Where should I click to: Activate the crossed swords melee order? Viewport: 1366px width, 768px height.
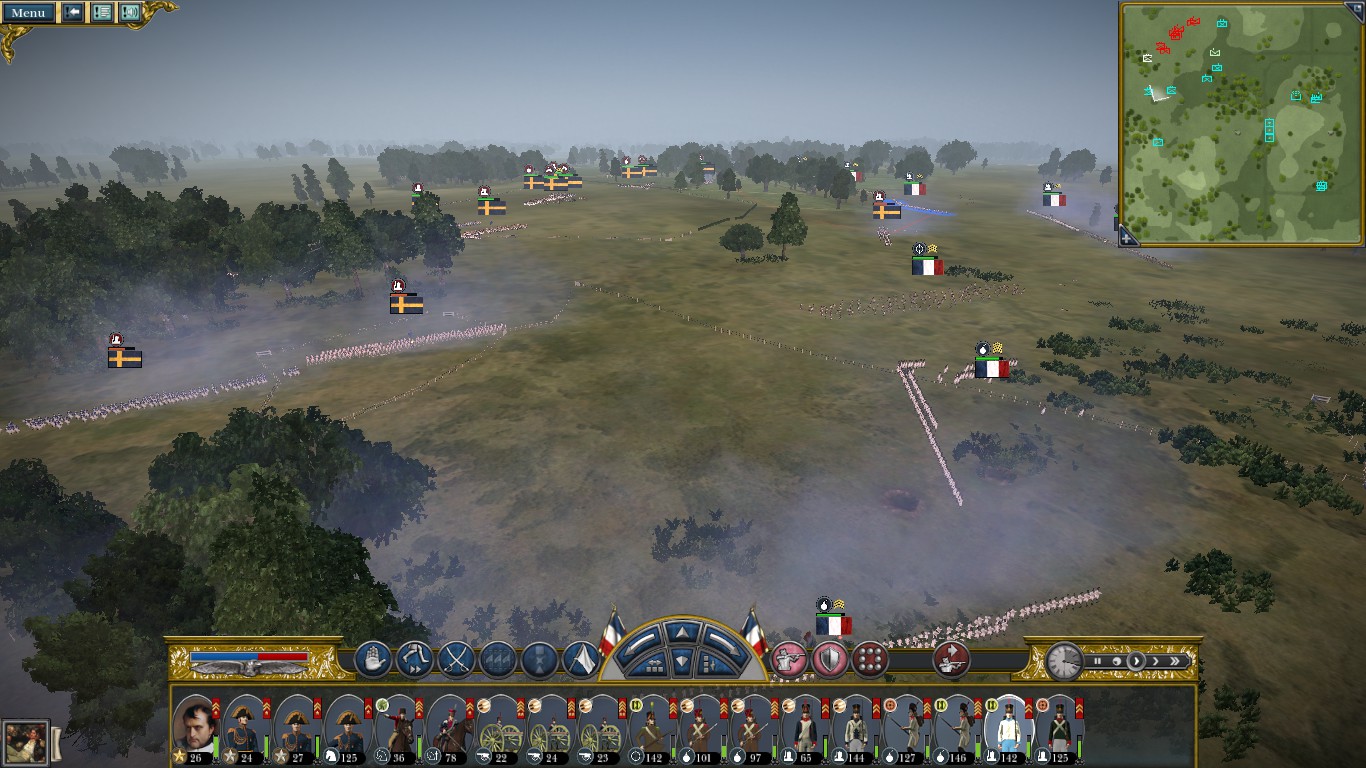point(456,659)
